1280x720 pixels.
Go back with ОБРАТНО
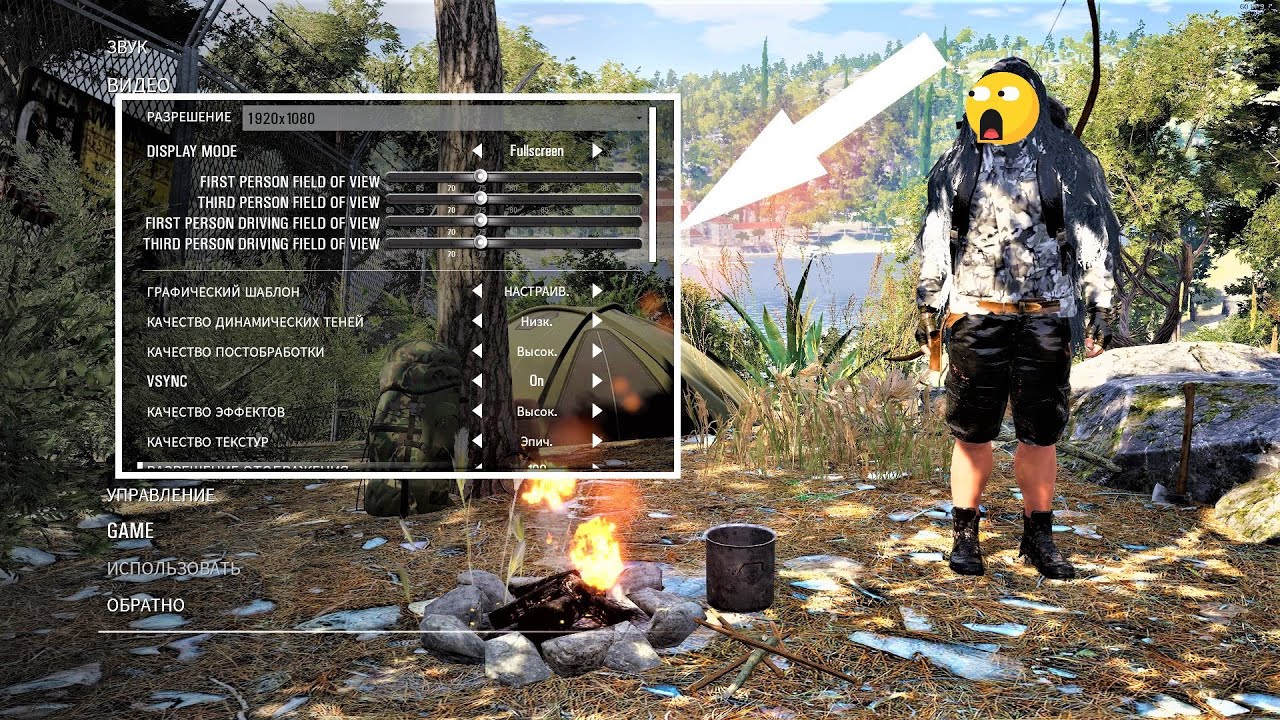coord(145,605)
